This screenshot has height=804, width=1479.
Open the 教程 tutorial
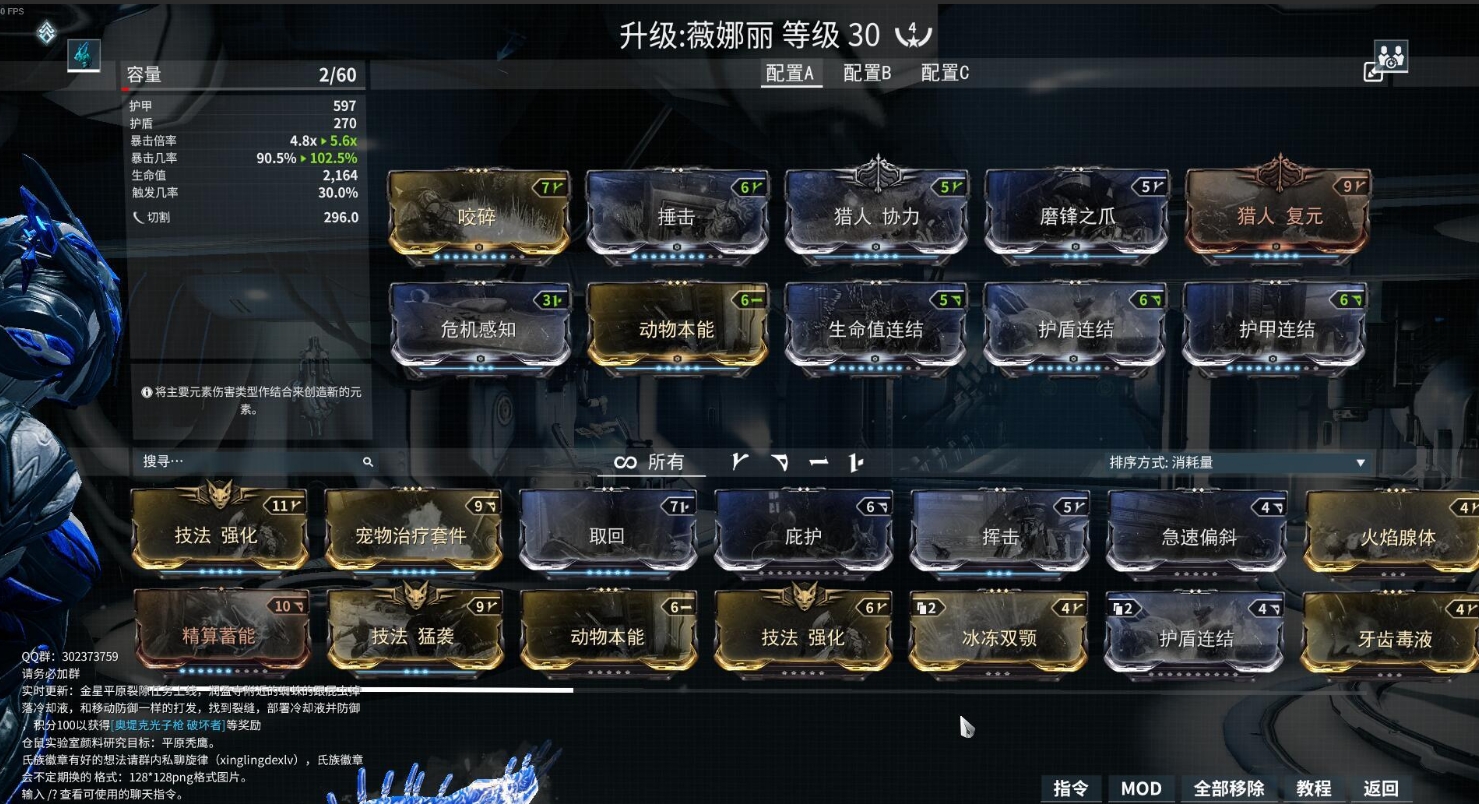tap(1313, 788)
